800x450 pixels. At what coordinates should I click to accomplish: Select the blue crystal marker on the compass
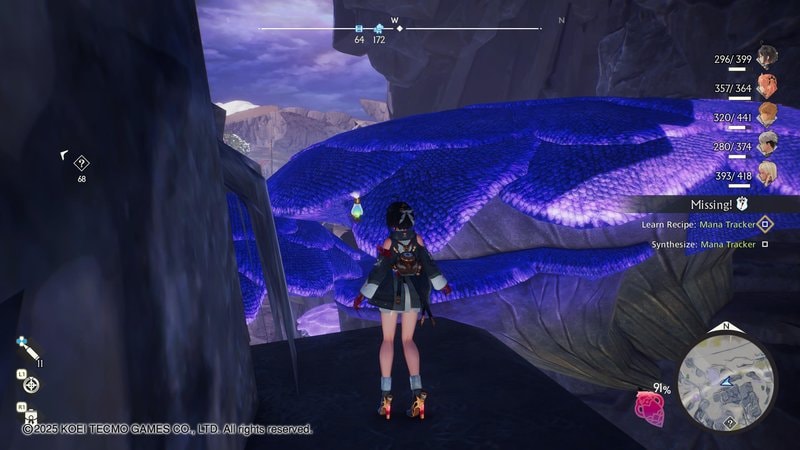[379, 29]
